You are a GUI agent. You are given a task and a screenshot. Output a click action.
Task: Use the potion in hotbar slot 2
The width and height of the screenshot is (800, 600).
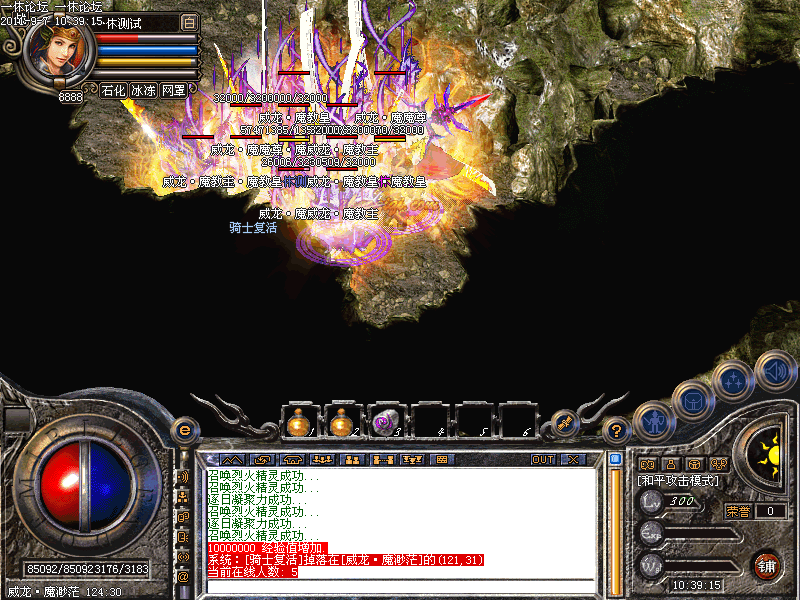(340, 422)
